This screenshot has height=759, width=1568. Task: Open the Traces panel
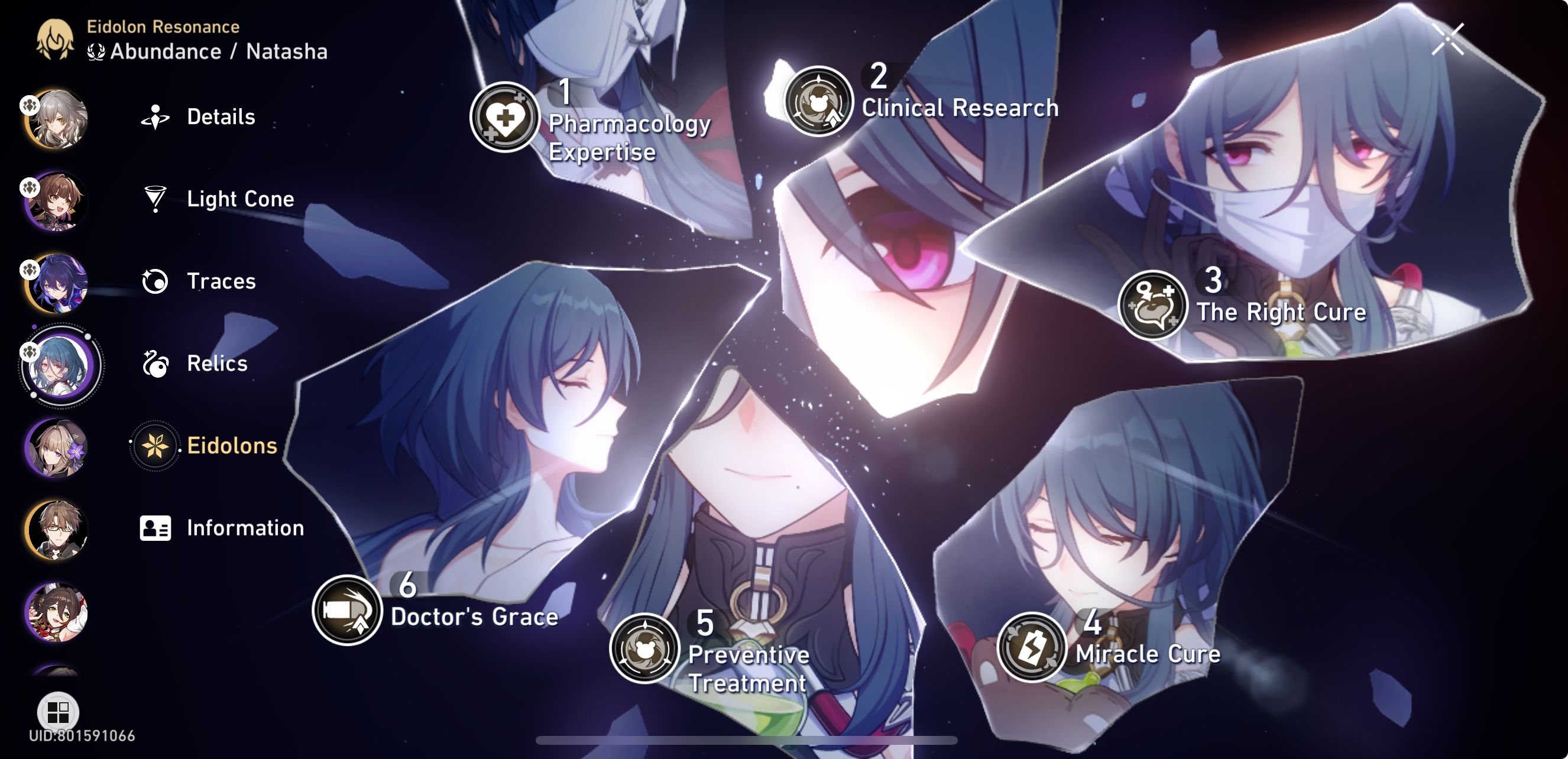point(221,281)
